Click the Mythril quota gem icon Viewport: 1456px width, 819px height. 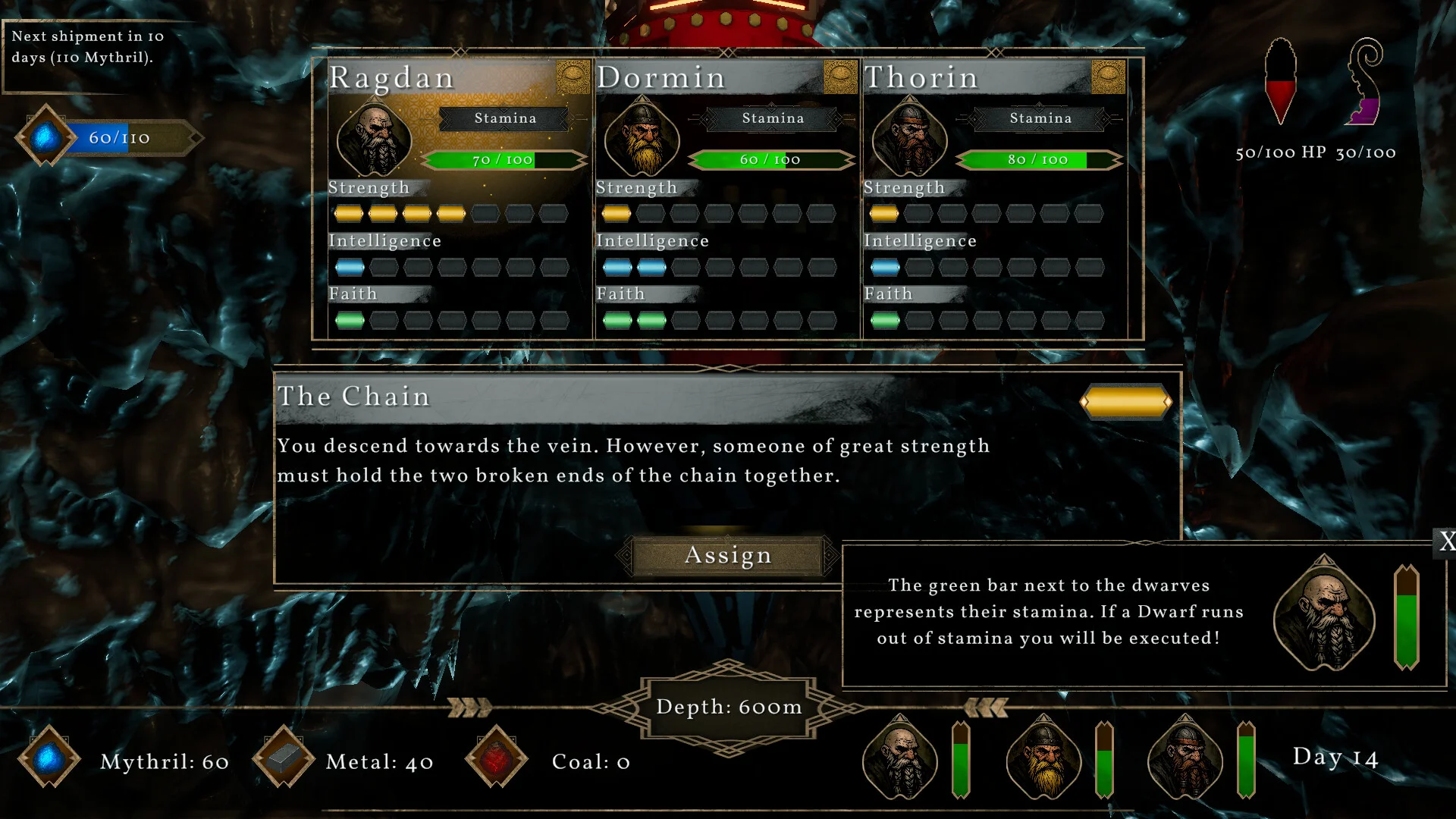pyautogui.click(x=45, y=137)
